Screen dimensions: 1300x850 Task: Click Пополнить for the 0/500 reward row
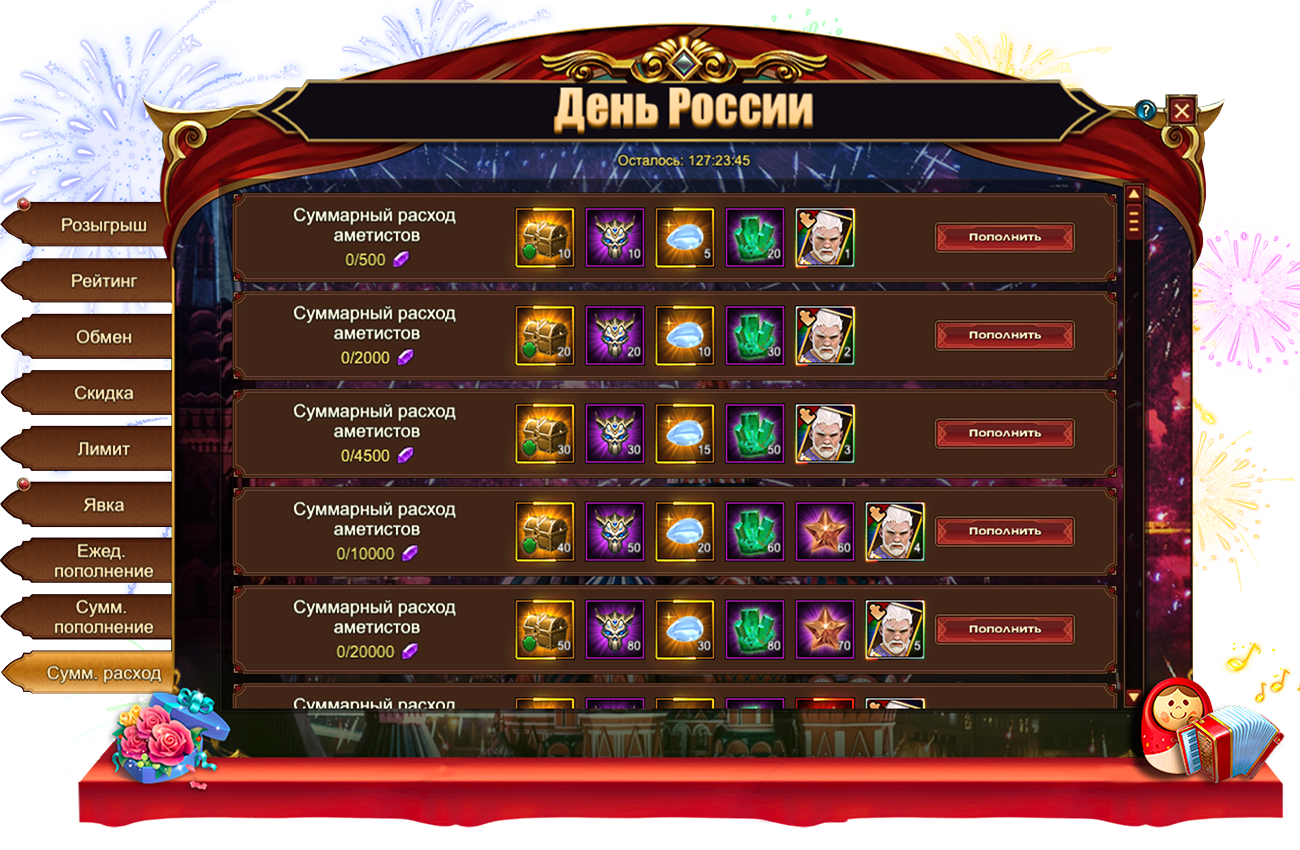click(x=1004, y=237)
